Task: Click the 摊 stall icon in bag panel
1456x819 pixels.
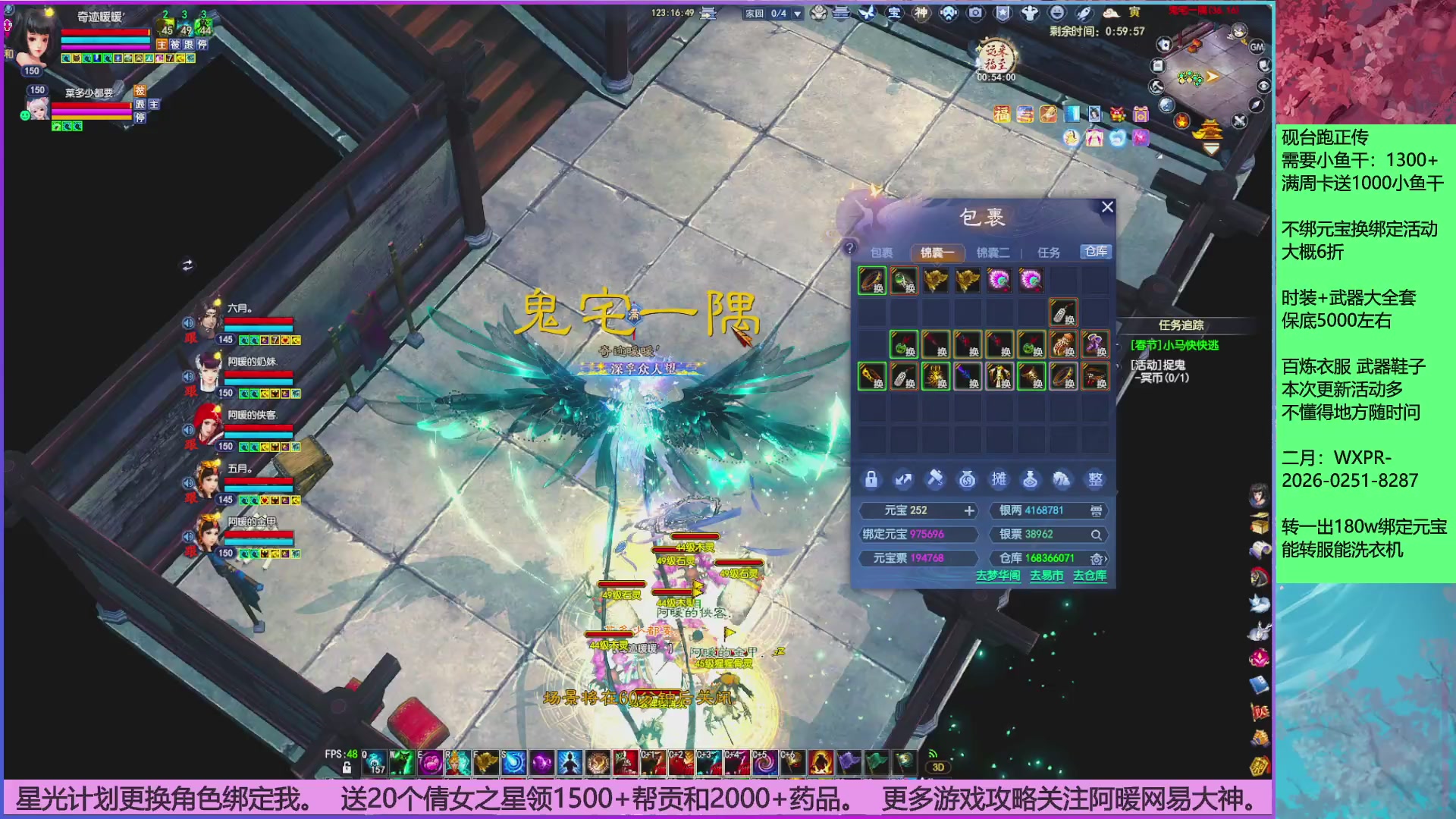Action: 999,479
